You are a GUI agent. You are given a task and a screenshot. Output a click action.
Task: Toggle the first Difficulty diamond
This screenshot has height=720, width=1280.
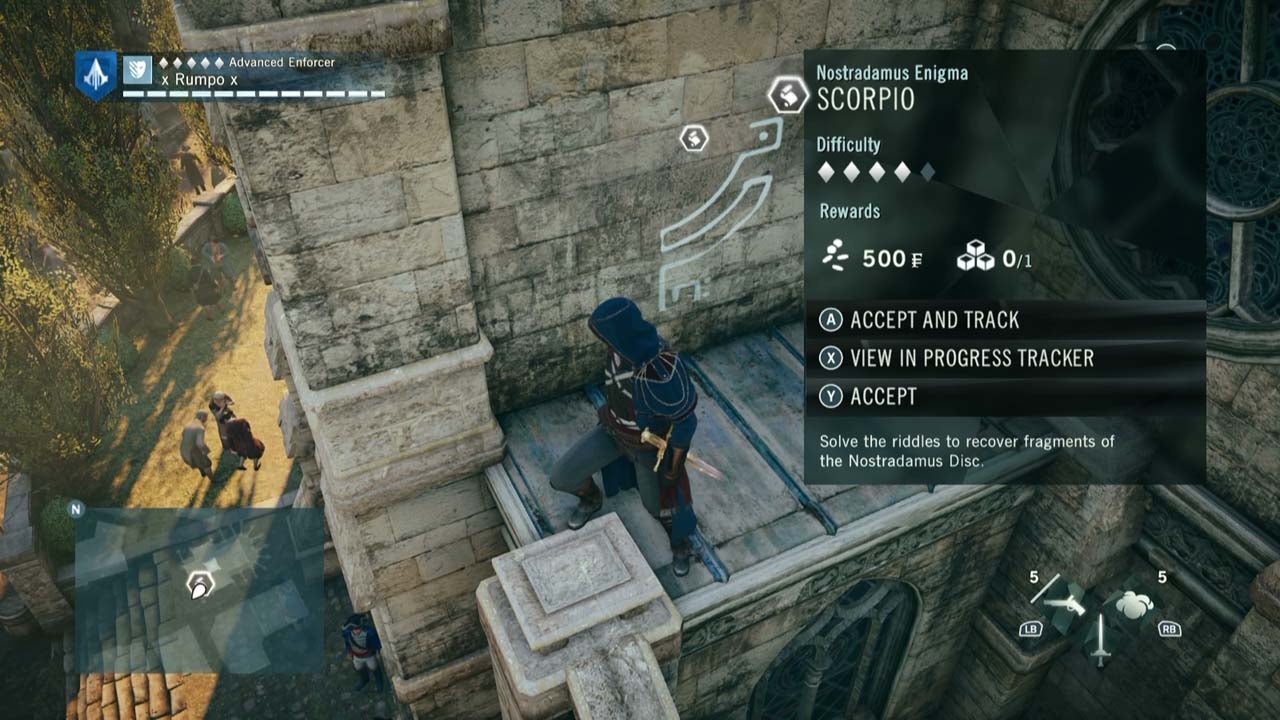pyautogui.click(x=824, y=174)
